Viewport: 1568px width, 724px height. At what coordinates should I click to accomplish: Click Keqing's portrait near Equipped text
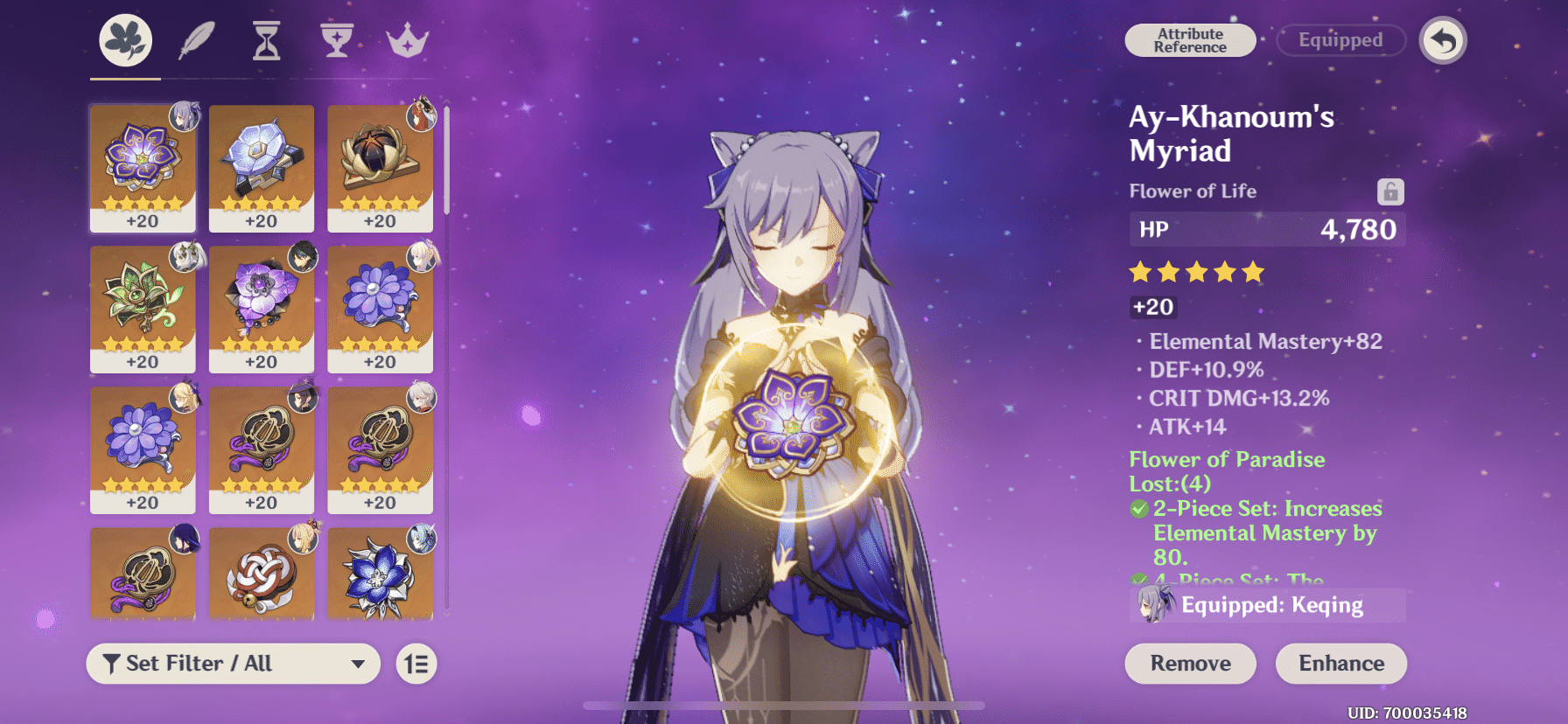tap(1155, 604)
